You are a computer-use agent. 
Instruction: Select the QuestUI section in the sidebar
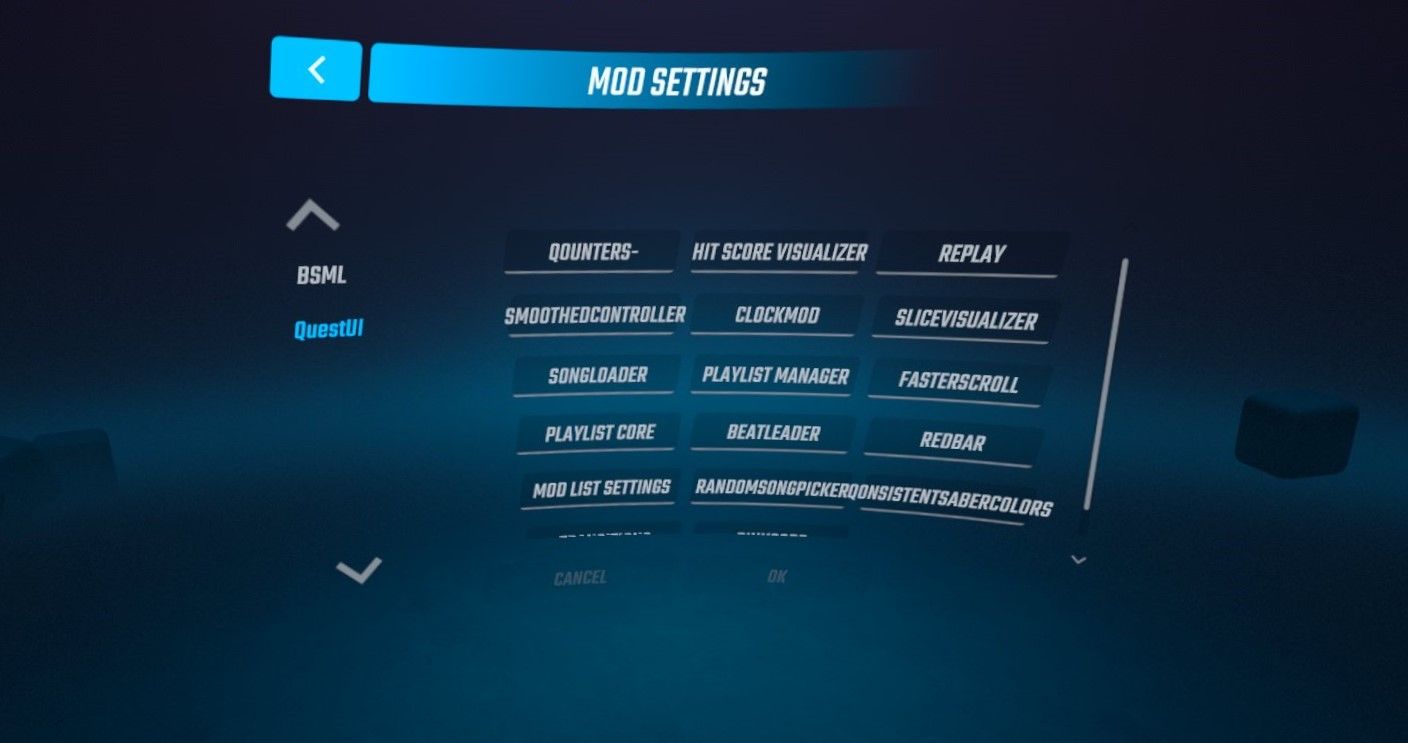(x=328, y=329)
